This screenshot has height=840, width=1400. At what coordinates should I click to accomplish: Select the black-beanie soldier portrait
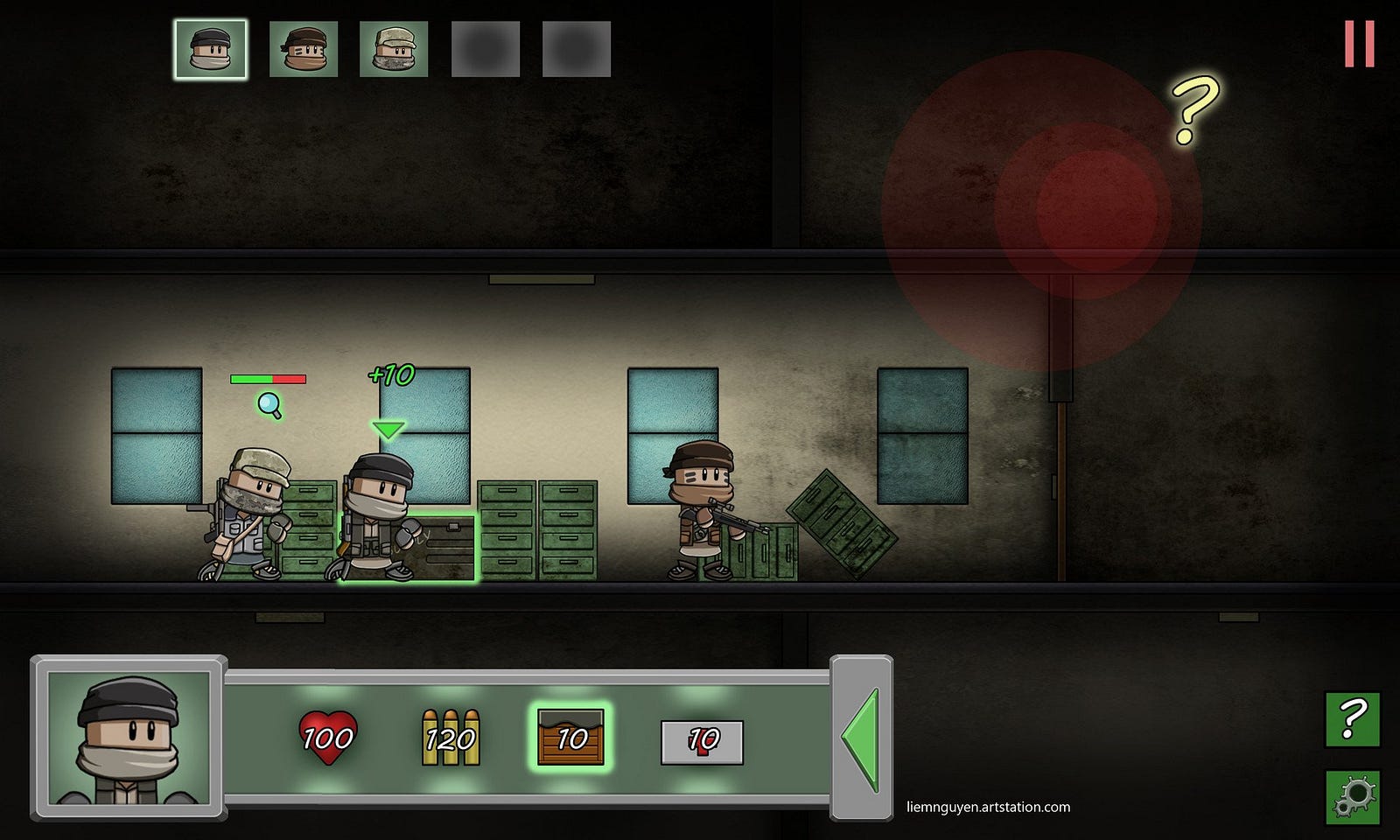[211, 50]
